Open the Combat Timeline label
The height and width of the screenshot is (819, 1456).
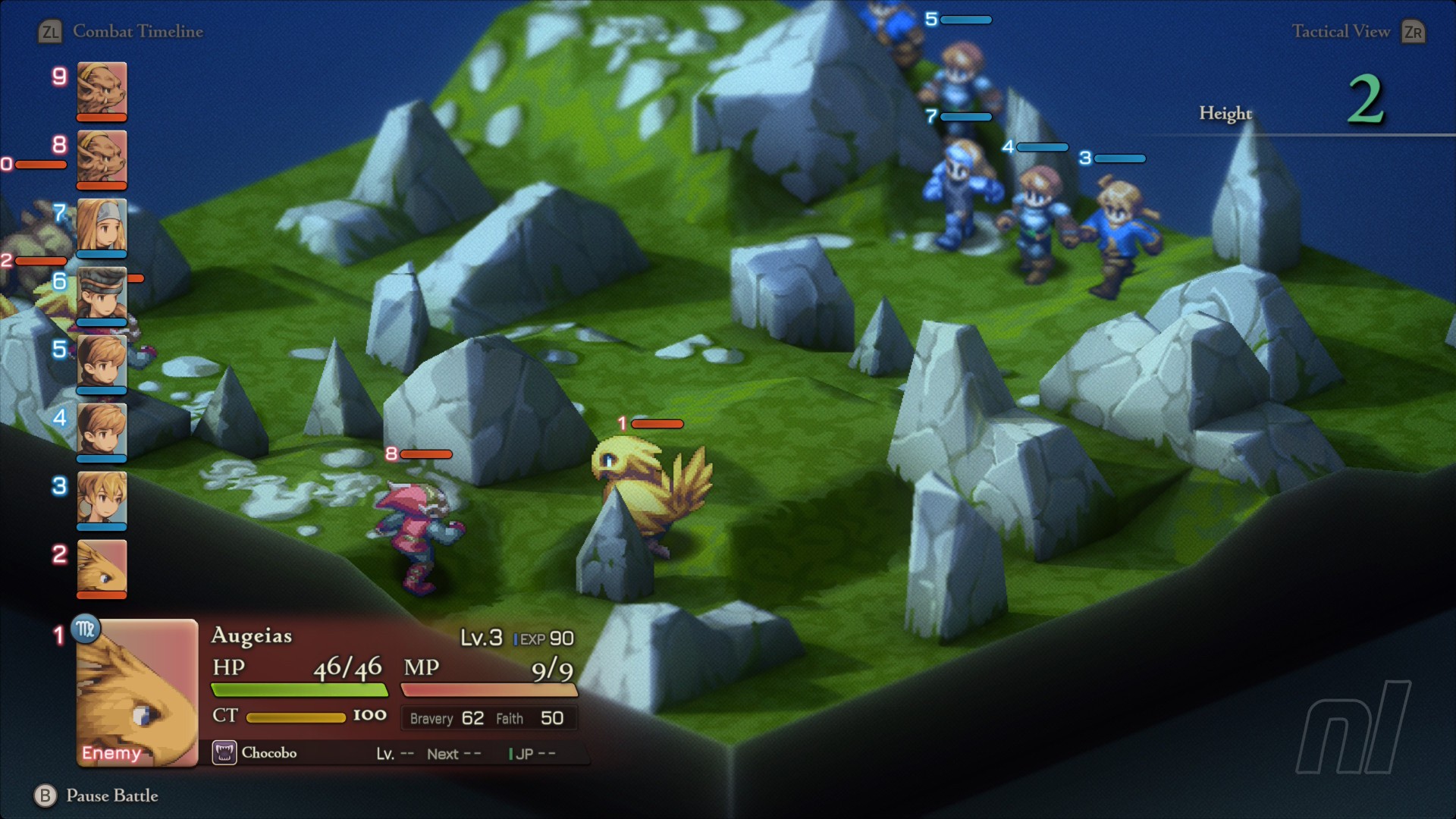[x=137, y=32]
